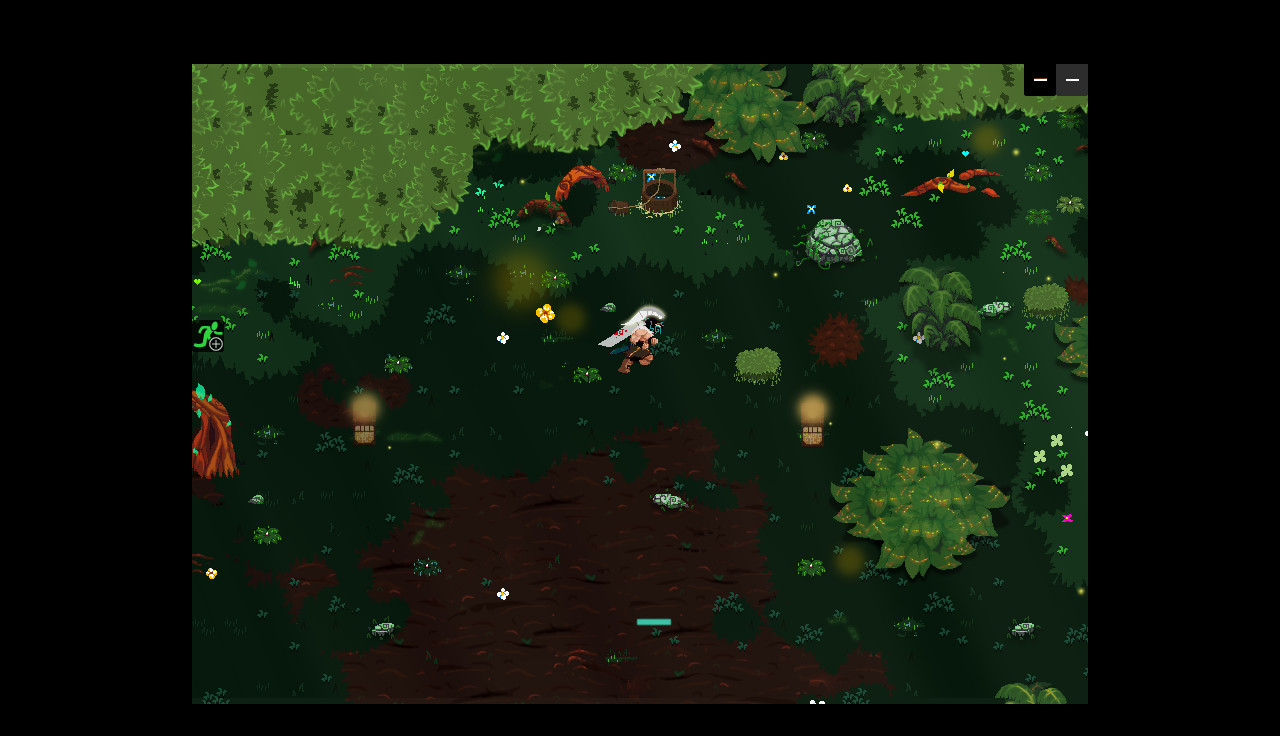Click the highlighted minimize button with orange underline

1040,80
